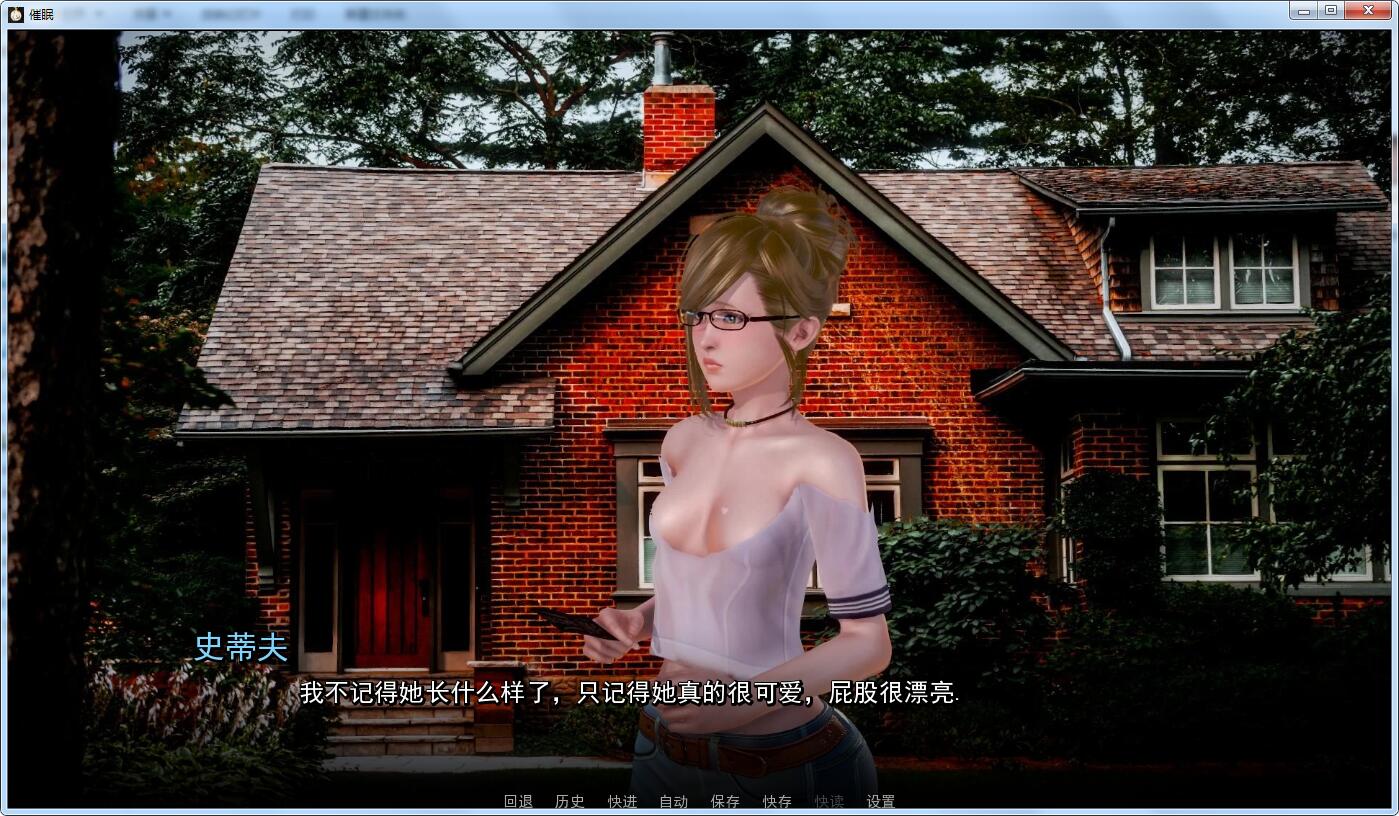1399x816 pixels.
Task: Click the scene background to continue dialogue
Action: pyautogui.click(x=350, y=300)
